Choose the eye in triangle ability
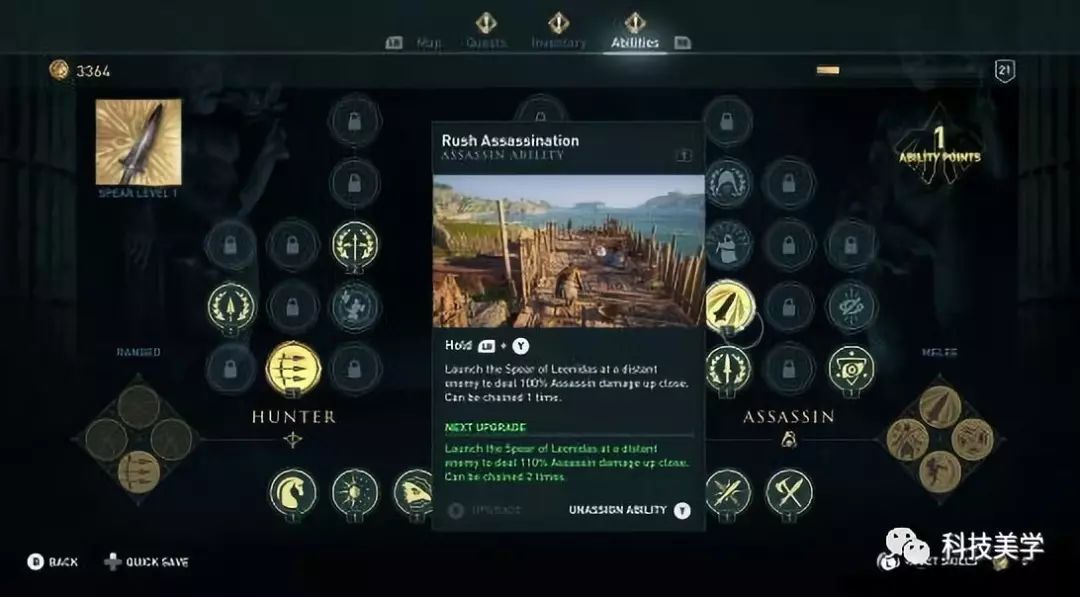Screen dimensions: 1080x597 coord(851,368)
